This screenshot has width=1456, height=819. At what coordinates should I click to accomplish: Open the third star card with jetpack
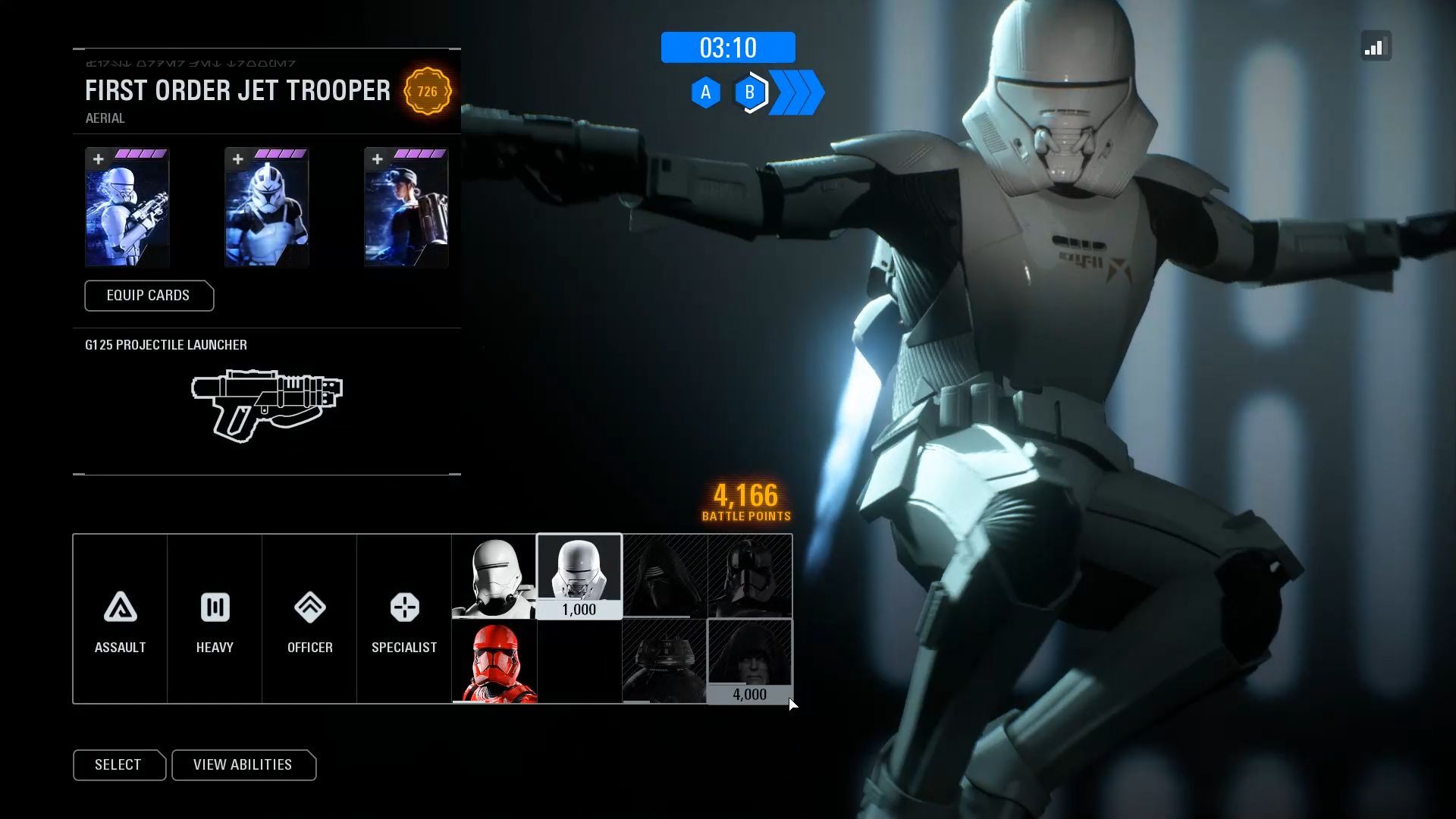[x=406, y=207]
